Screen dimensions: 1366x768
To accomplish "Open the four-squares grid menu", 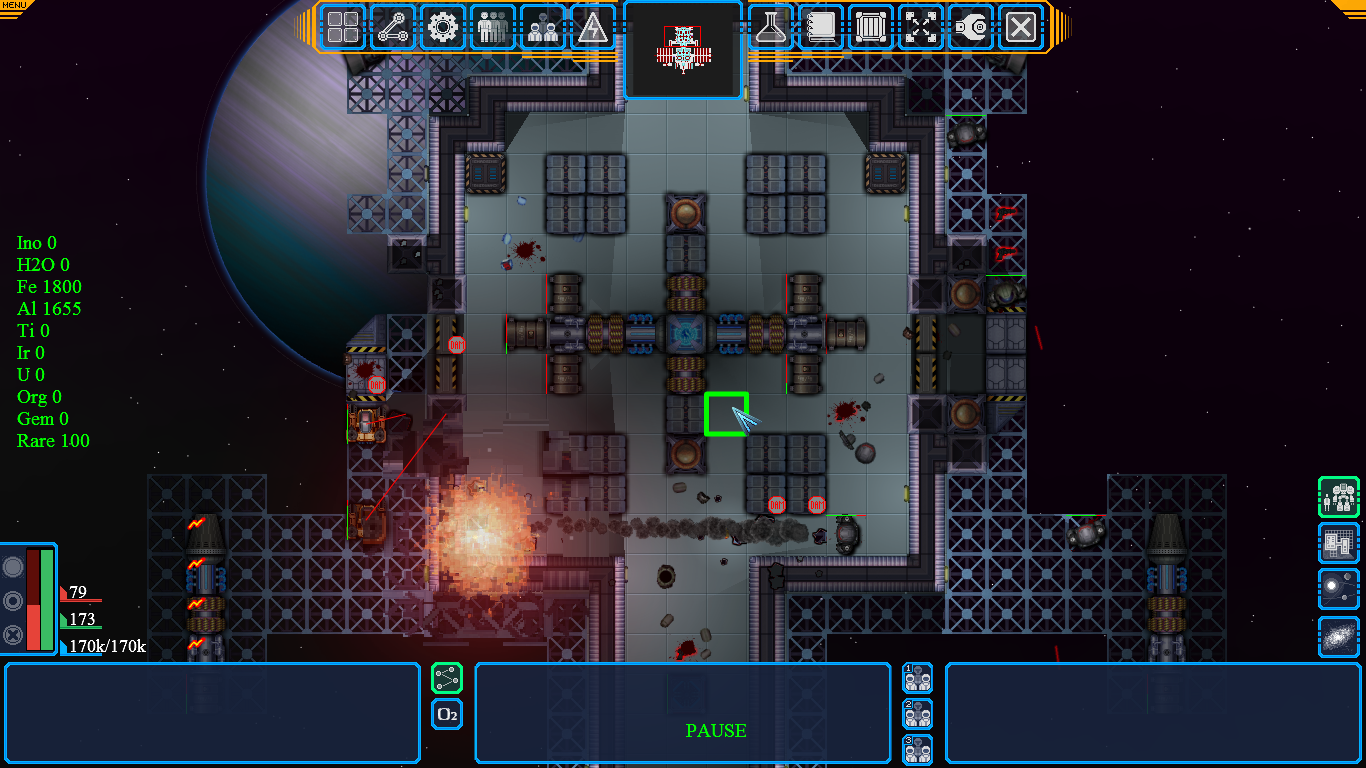I will [343, 27].
